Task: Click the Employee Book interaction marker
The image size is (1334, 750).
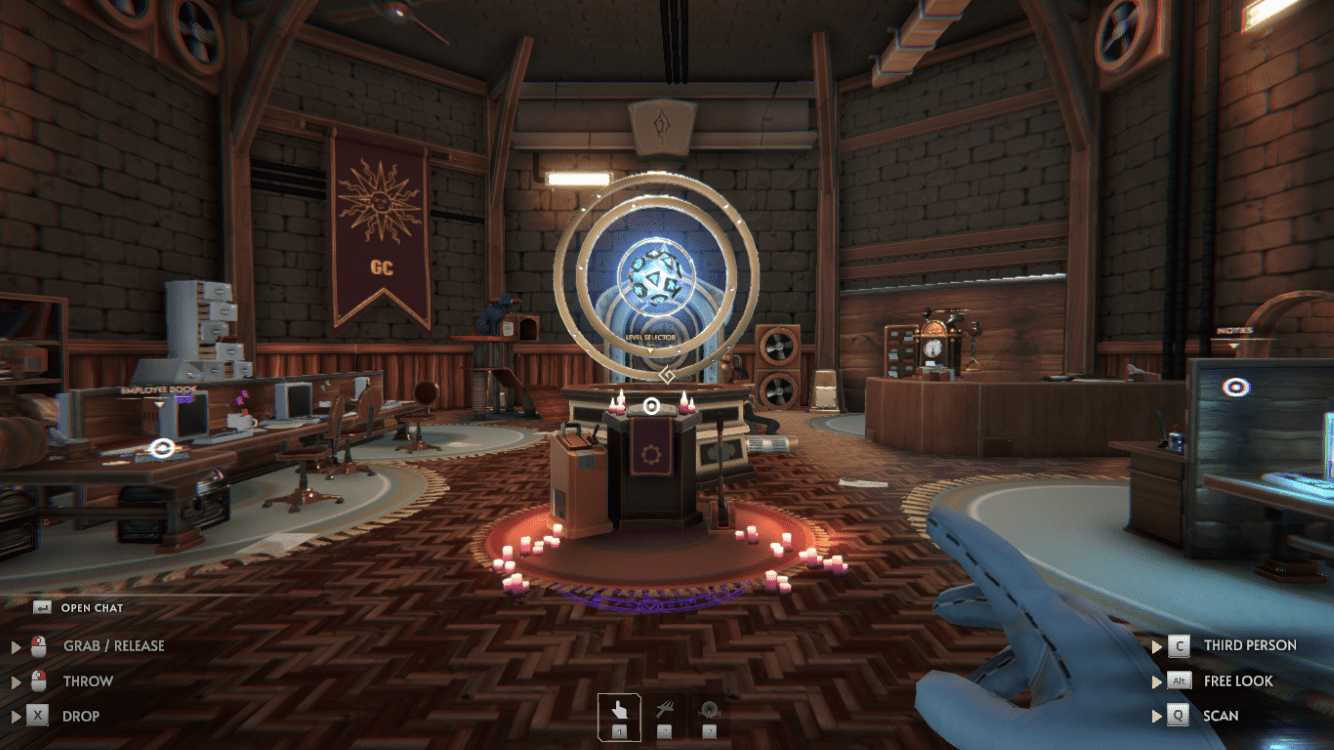Action: 160,449
